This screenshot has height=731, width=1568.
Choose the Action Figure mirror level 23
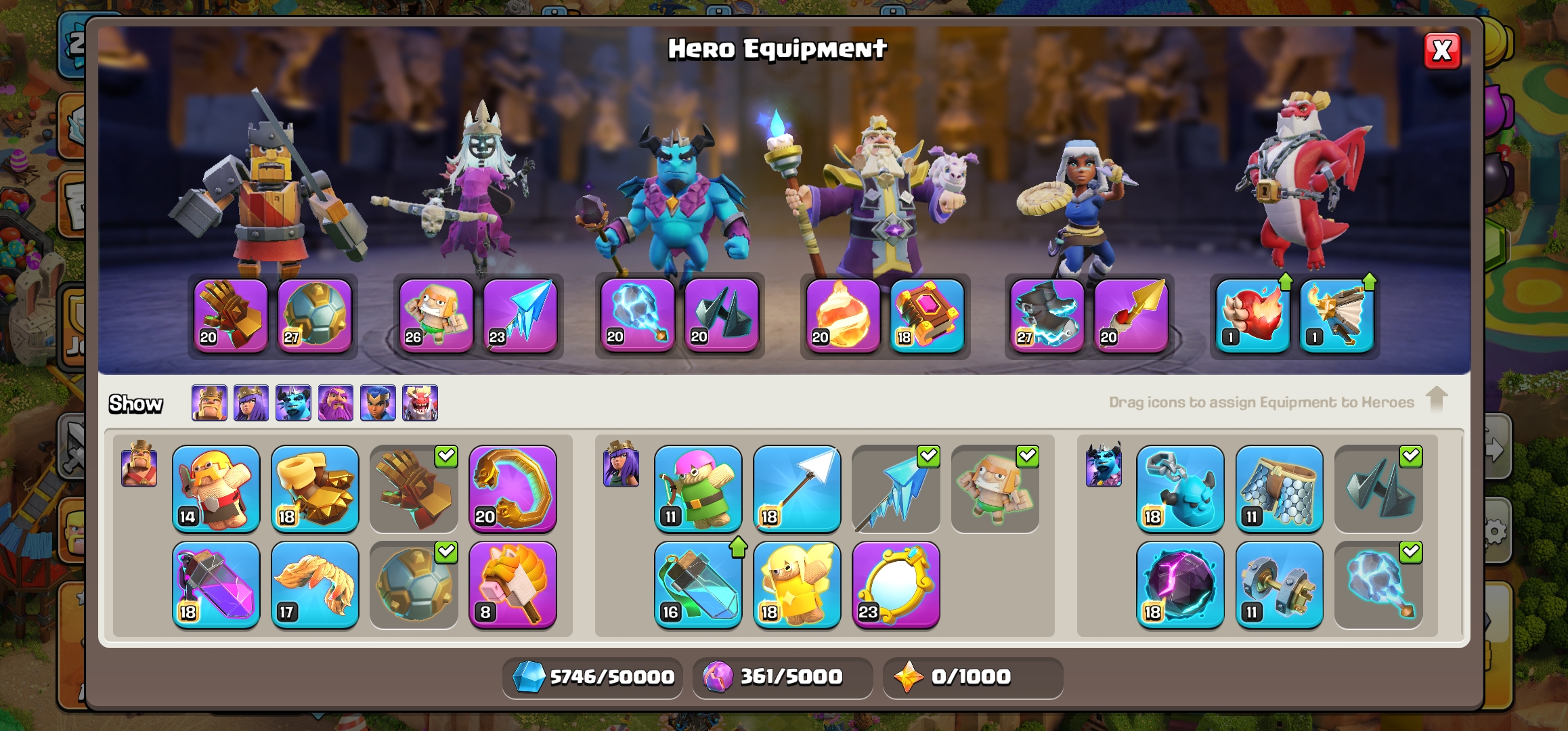pyautogui.click(x=896, y=585)
